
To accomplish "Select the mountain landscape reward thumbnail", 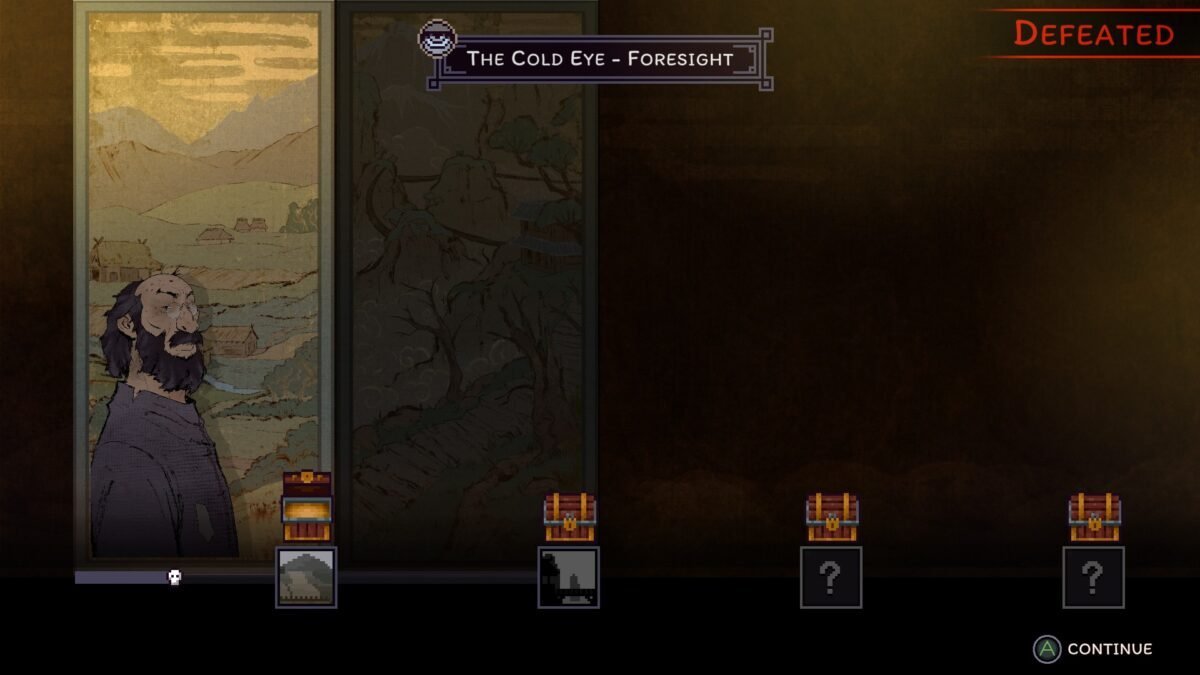I will [306, 577].
